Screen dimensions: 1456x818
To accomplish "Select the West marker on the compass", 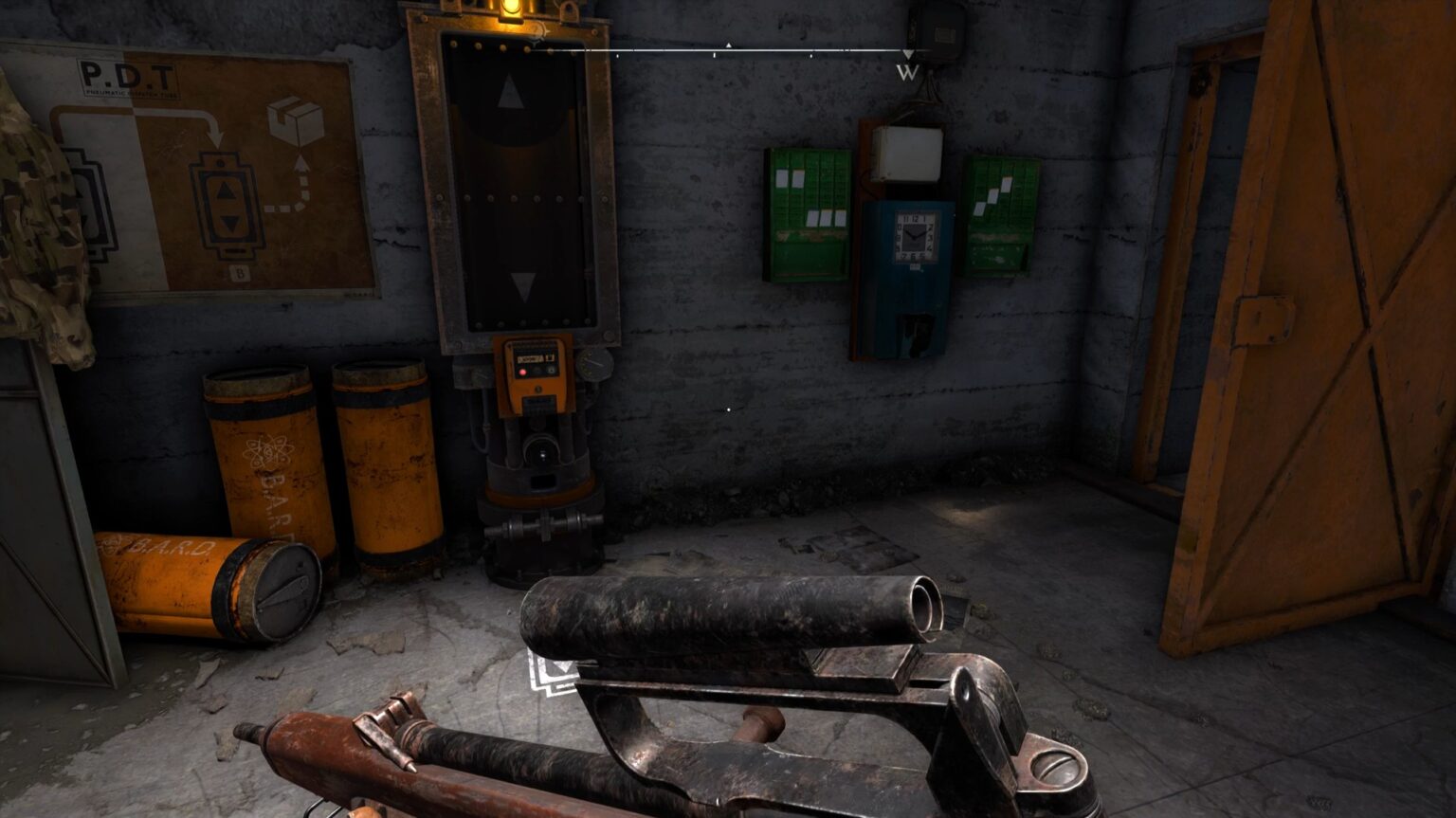I will 907,72.
